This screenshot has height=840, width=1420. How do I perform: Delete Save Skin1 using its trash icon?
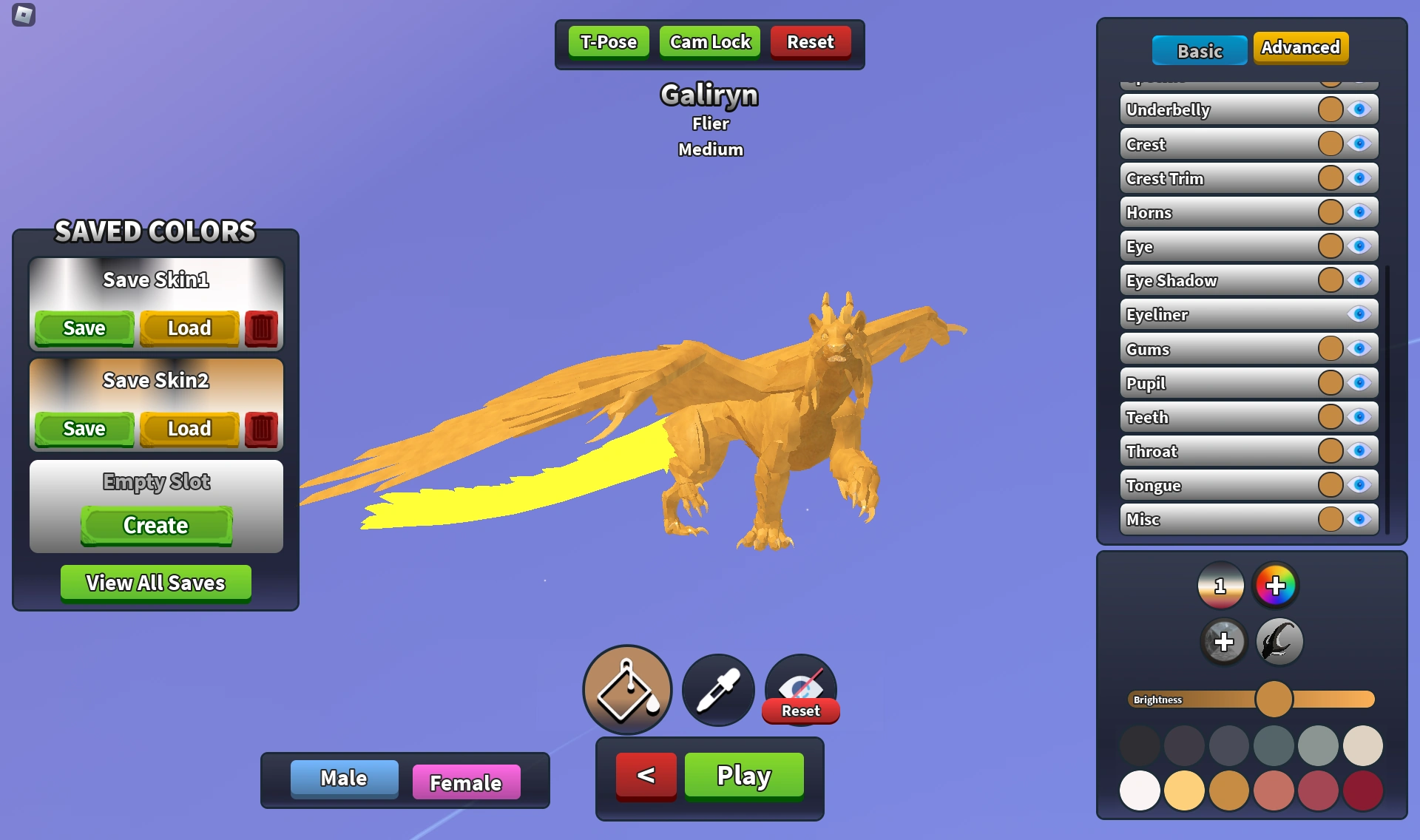click(x=263, y=328)
